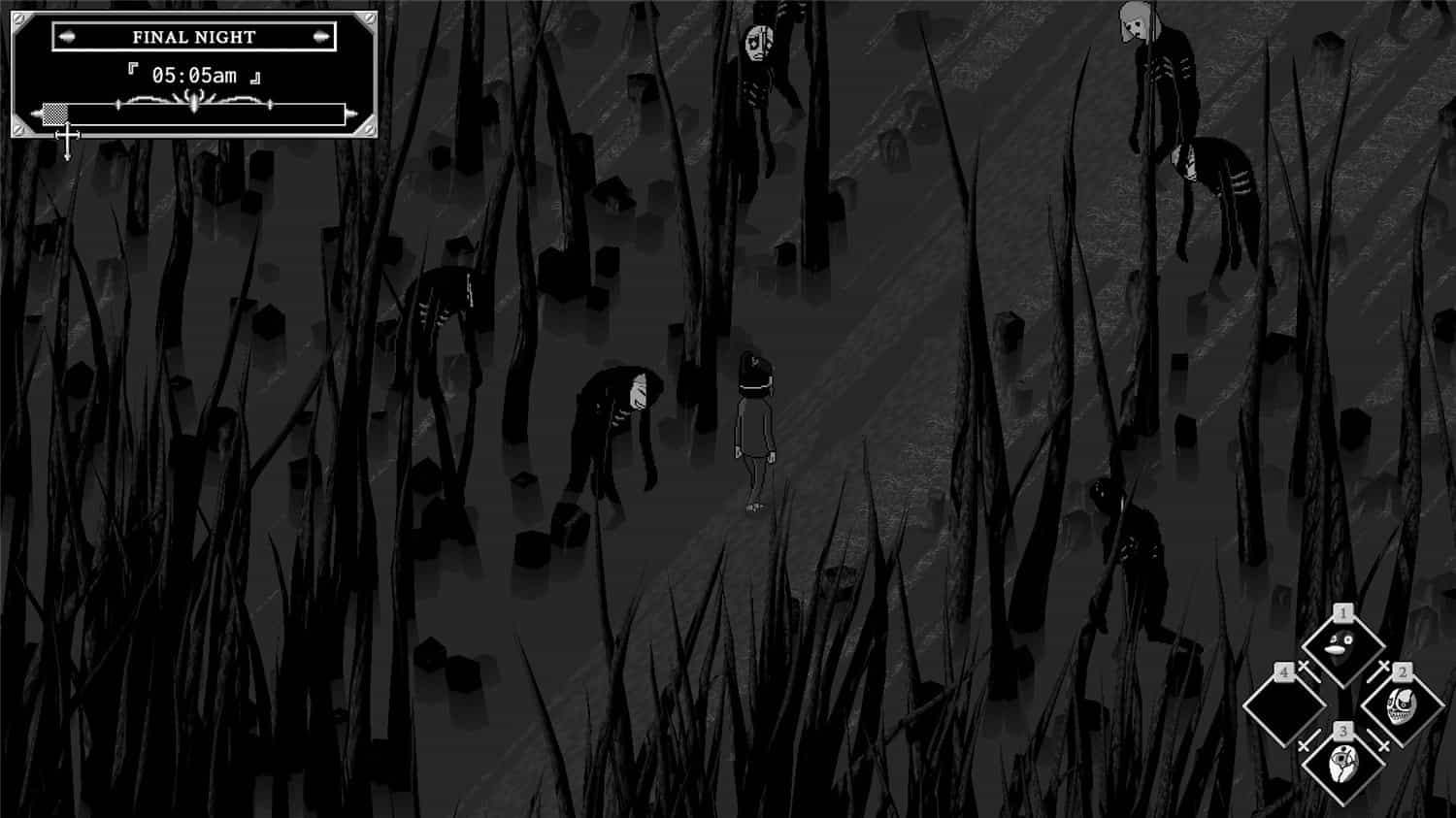Click the number 2 tab on the right mask
Screen dimensions: 1456x818
click(1402, 671)
